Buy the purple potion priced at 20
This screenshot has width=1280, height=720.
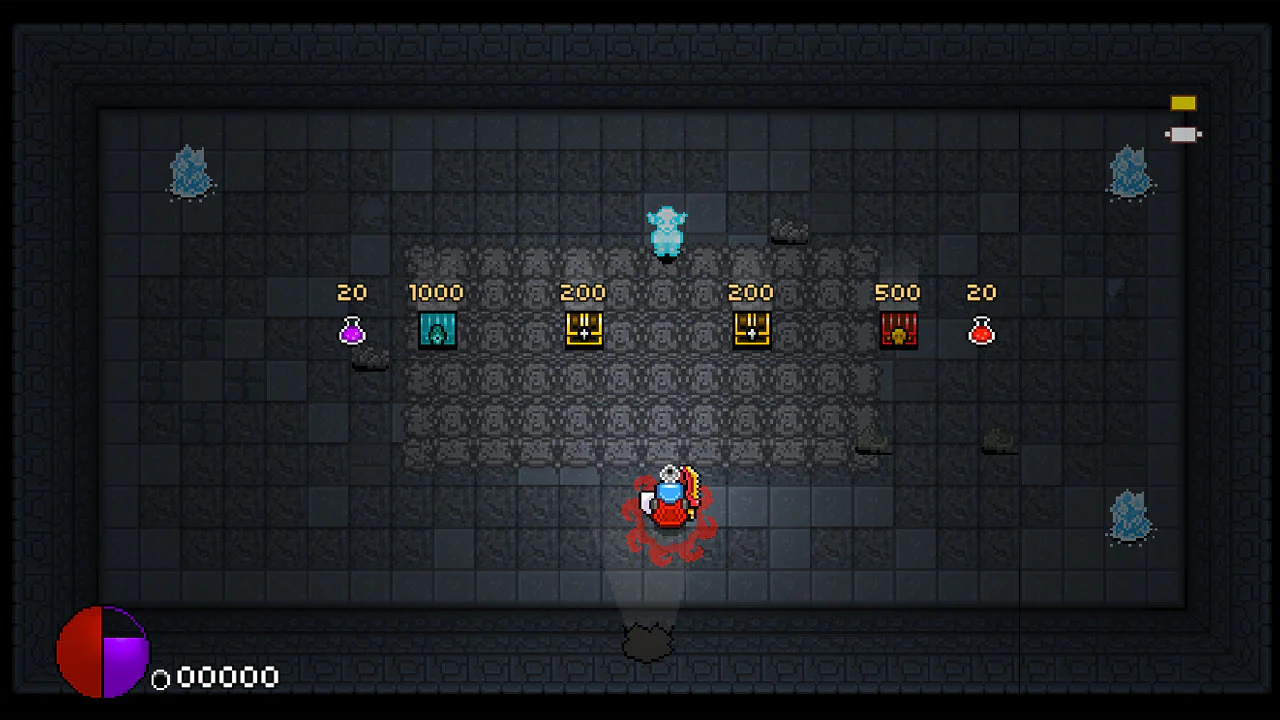pyautogui.click(x=352, y=331)
